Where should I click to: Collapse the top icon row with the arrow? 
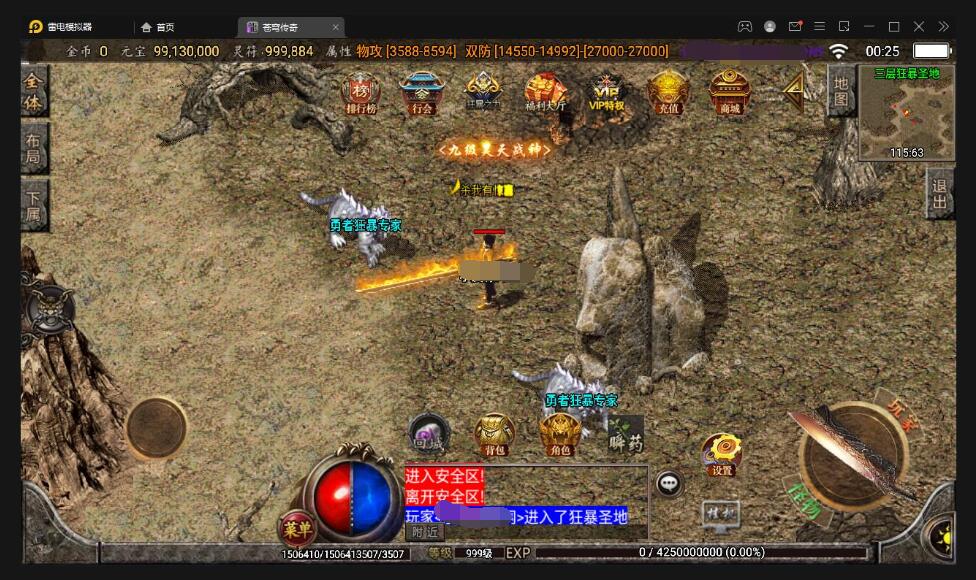pyautogui.click(x=795, y=90)
